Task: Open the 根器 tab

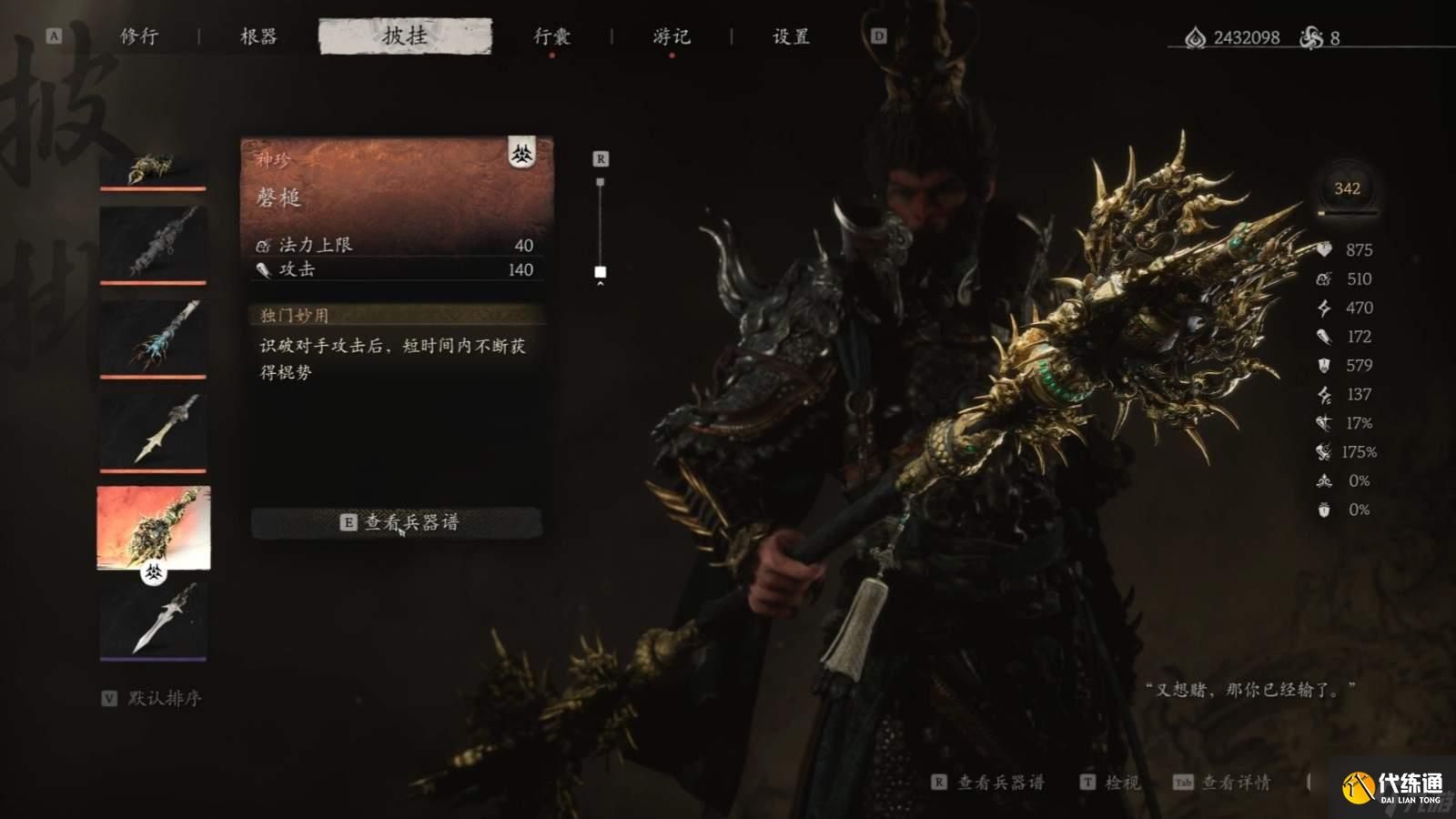Action: 258,36
